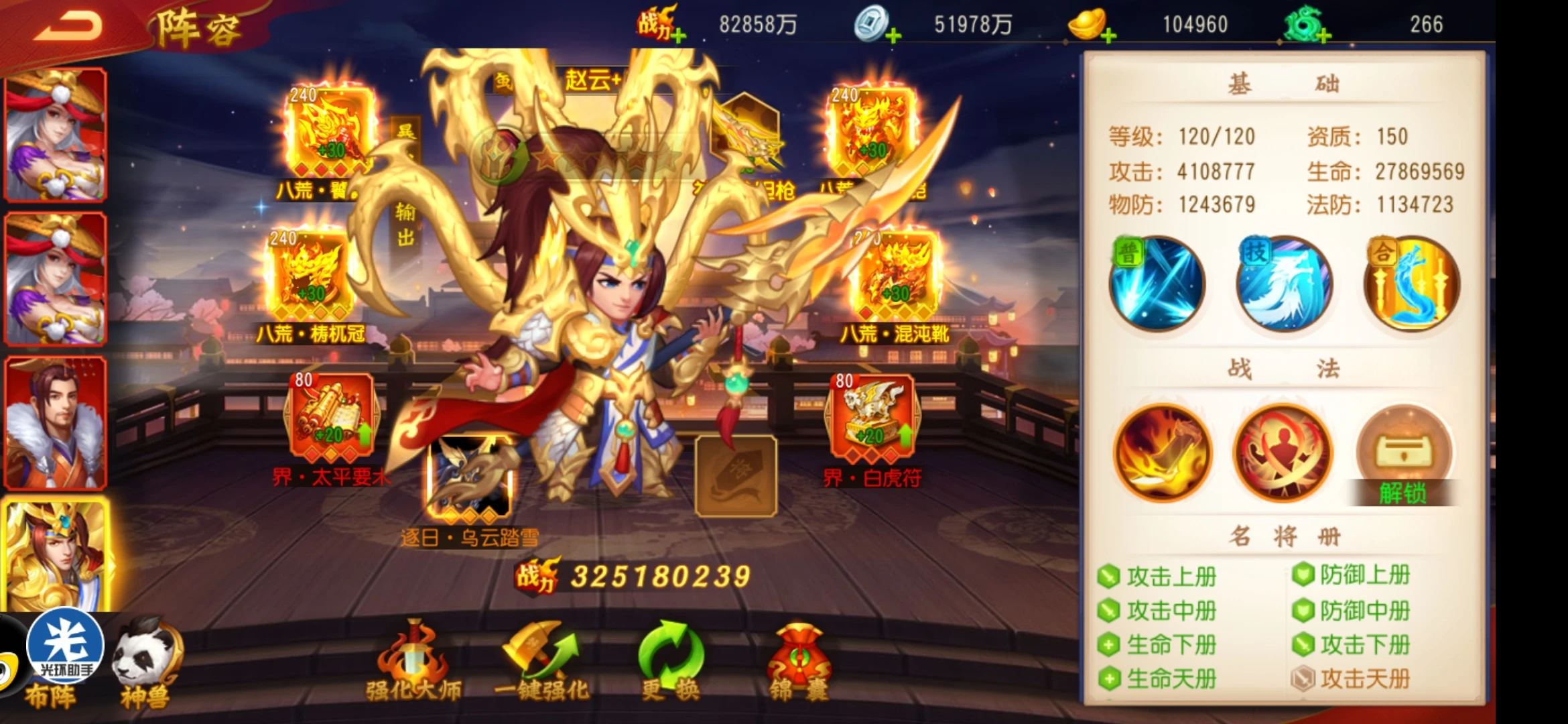Open 强化大师 enhancement master

pyautogui.click(x=413, y=662)
